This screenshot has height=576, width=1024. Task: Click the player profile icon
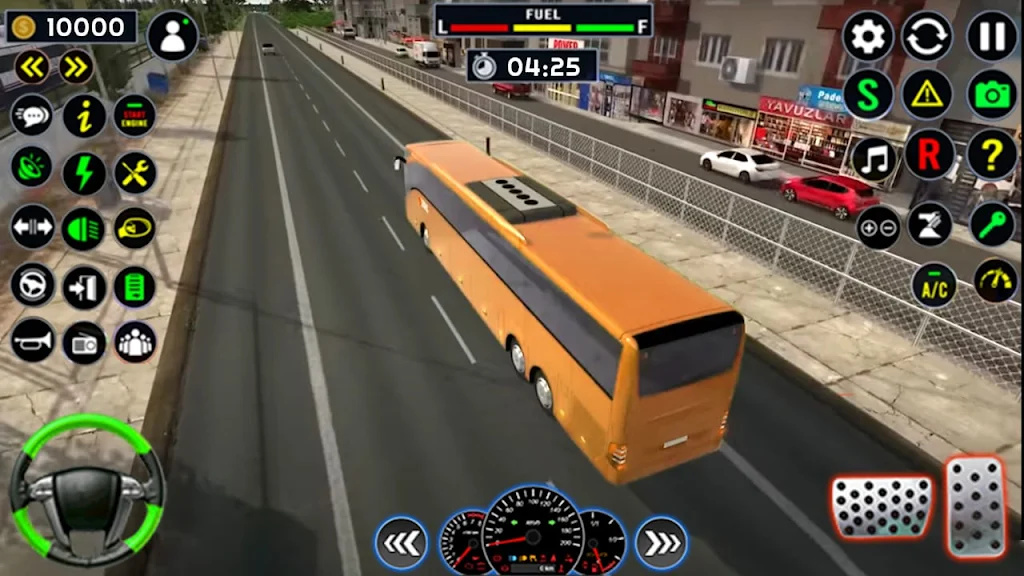[172, 36]
